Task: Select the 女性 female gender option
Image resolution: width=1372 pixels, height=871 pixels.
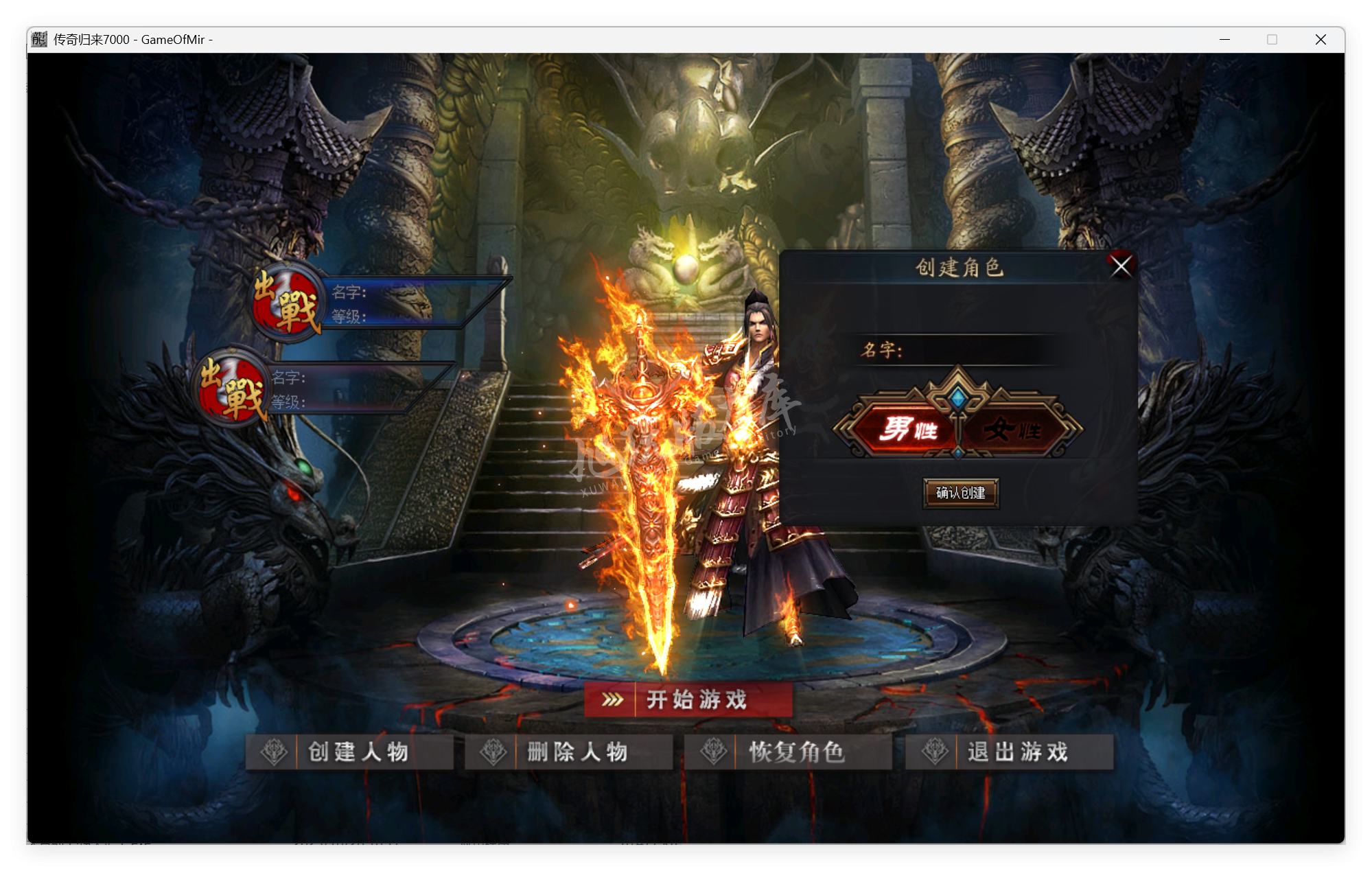Action: click(1012, 430)
